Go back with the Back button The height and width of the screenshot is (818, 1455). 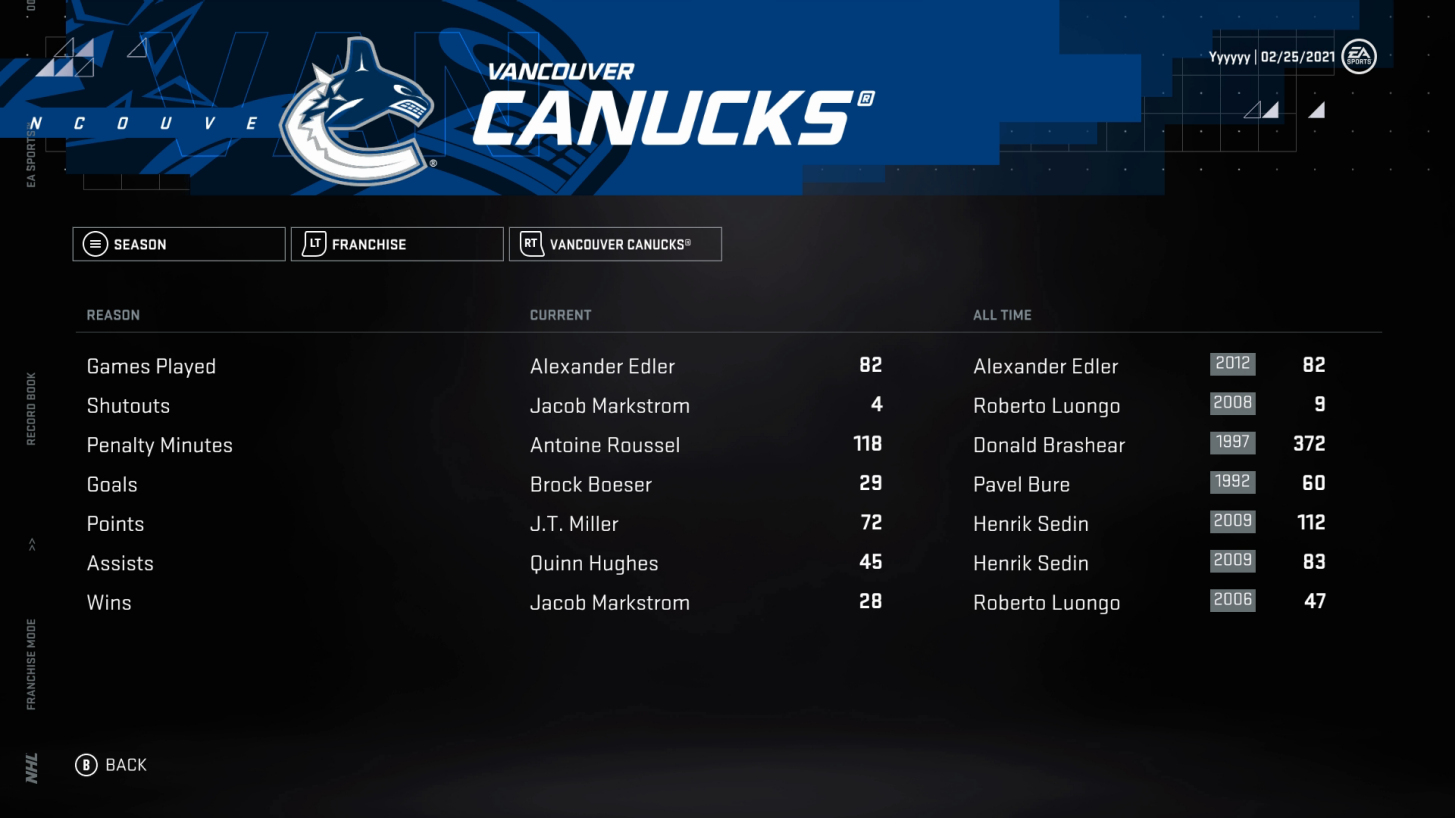(x=111, y=765)
